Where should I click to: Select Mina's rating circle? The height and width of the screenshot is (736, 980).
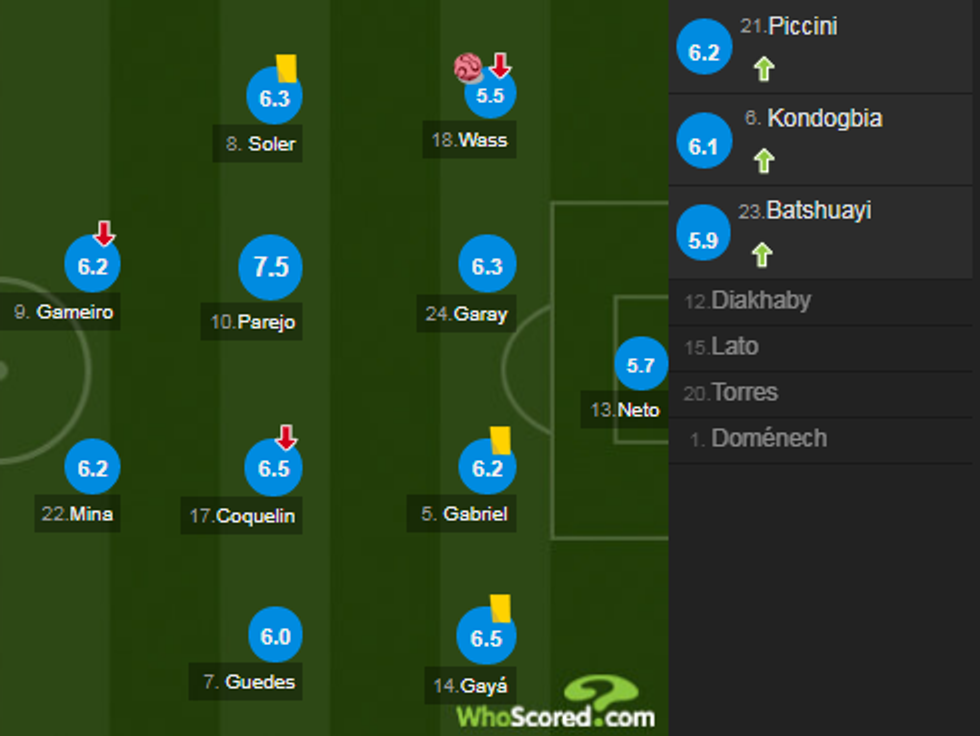pos(92,467)
